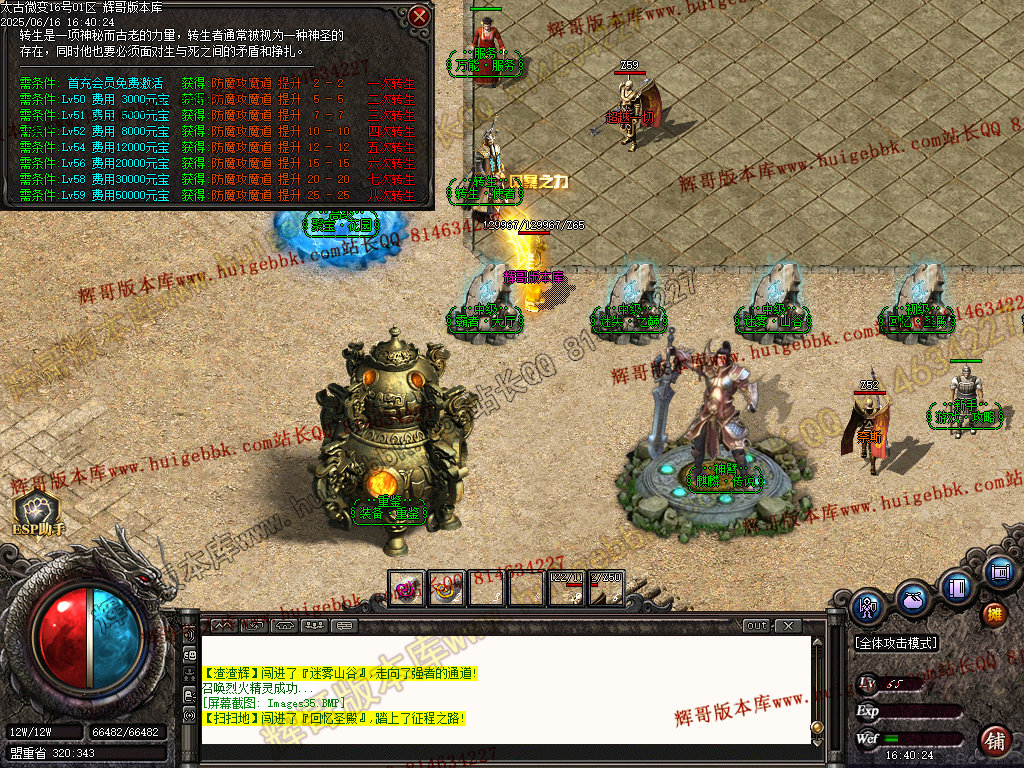Use the purple swirl item in hotbar
Image resolution: width=1024 pixels, height=768 pixels.
click(x=407, y=589)
